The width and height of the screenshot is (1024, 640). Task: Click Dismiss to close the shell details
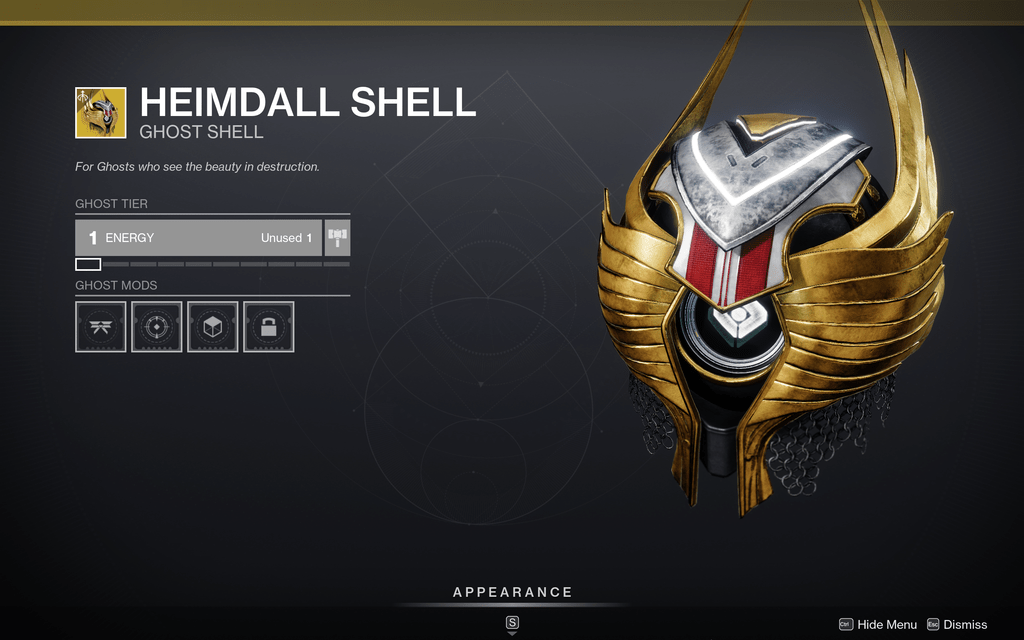coord(956,624)
